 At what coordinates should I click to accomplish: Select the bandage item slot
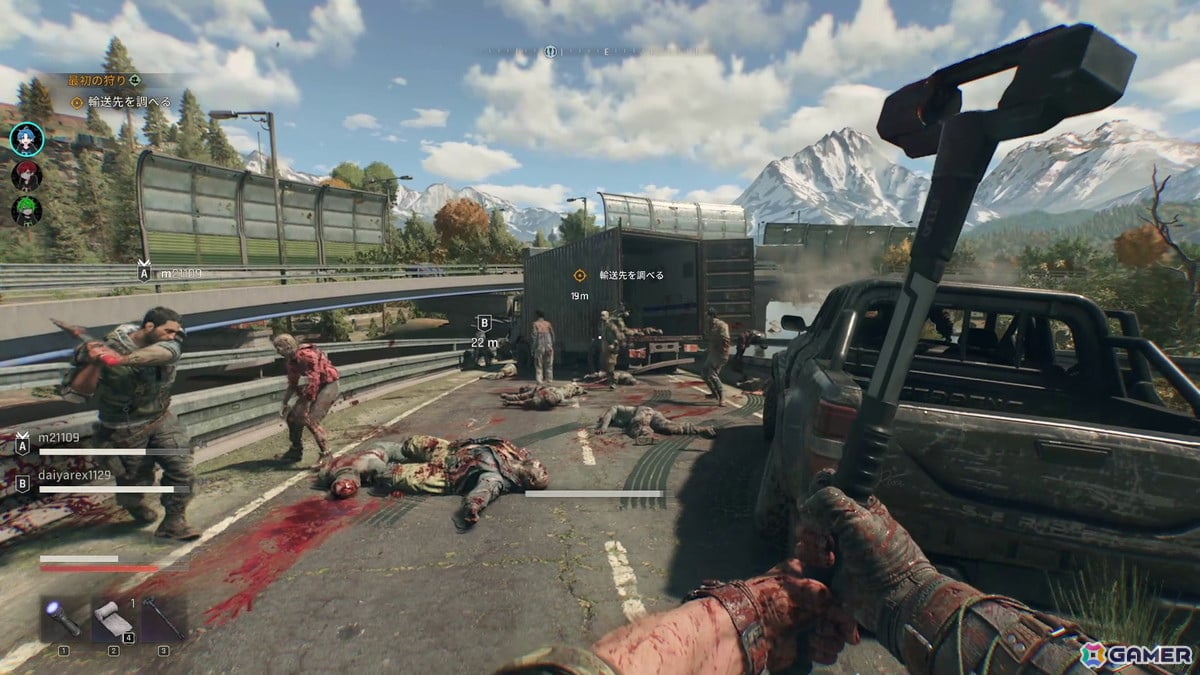(112, 620)
